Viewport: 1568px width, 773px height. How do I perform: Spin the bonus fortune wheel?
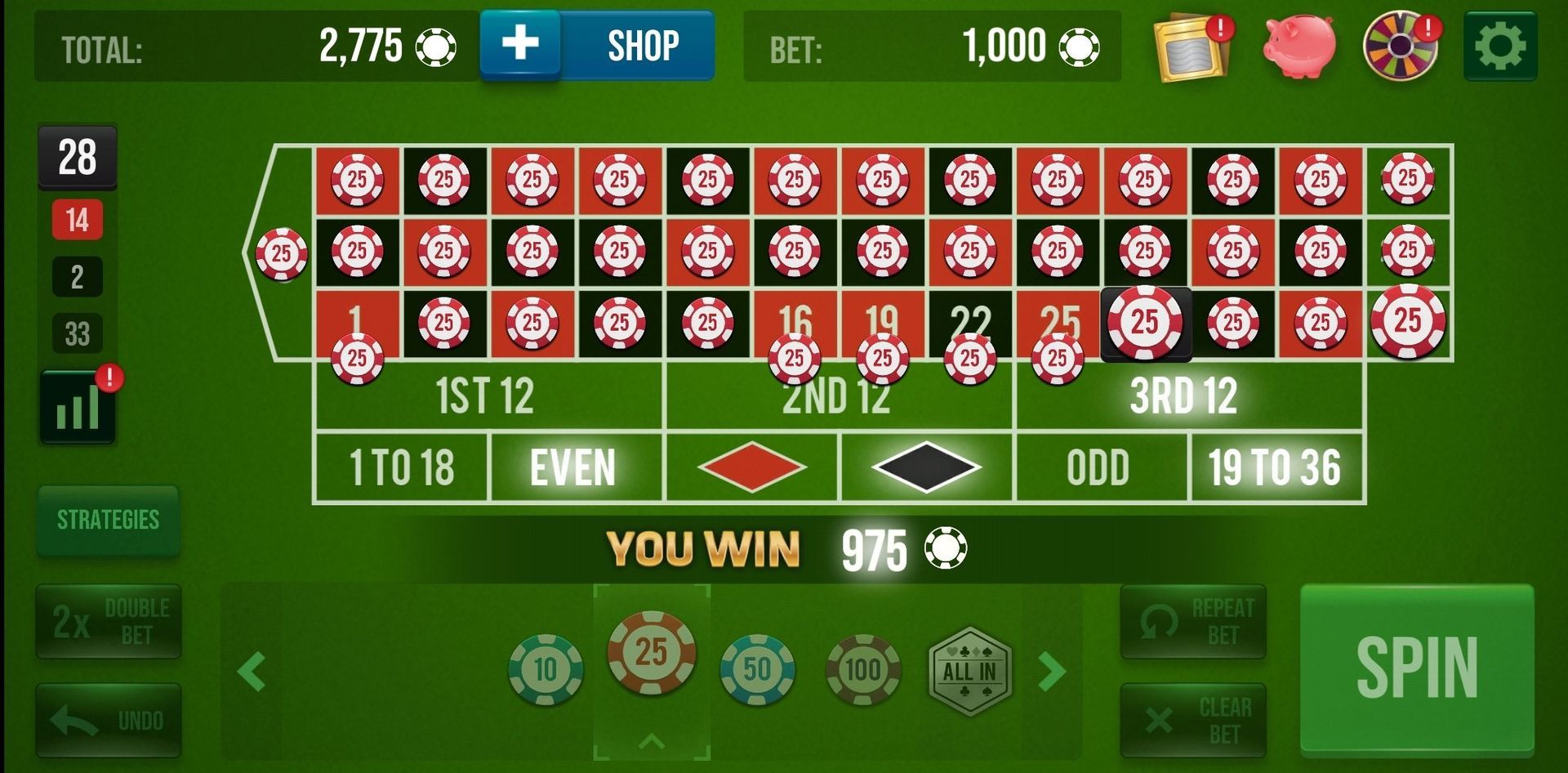(x=1401, y=45)
